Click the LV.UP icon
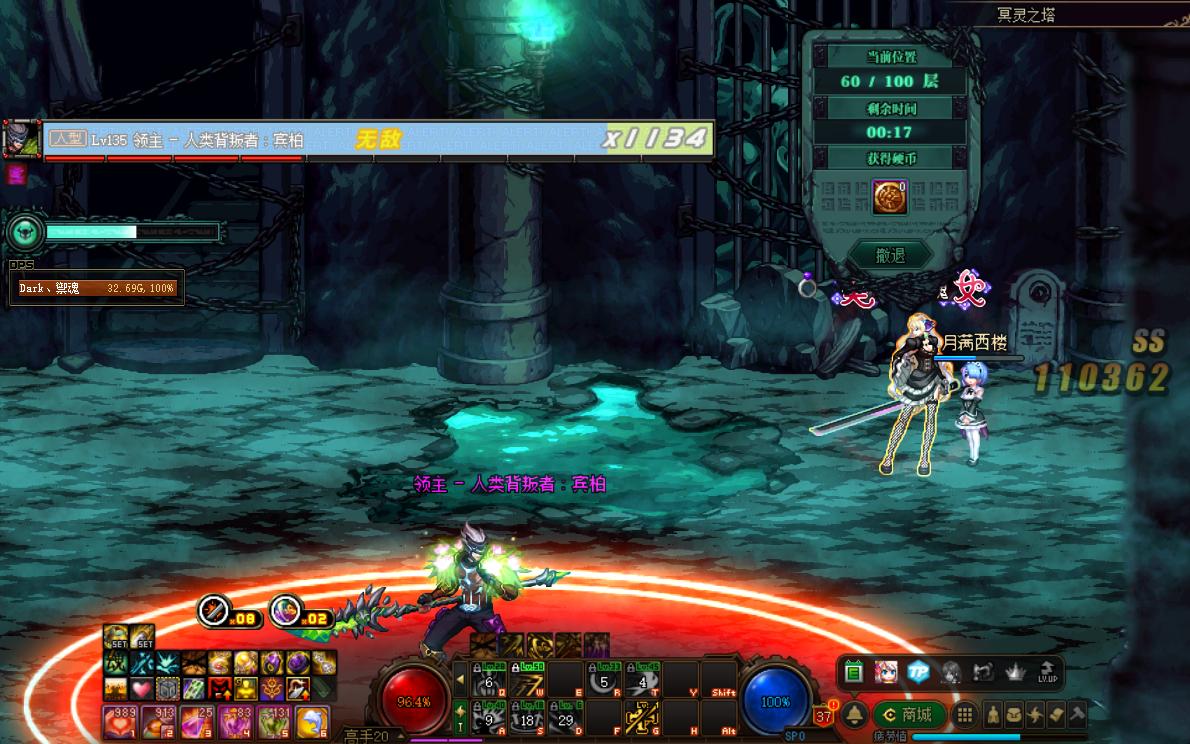Viewport: 1190px width, 744px height. (1047, 672)
